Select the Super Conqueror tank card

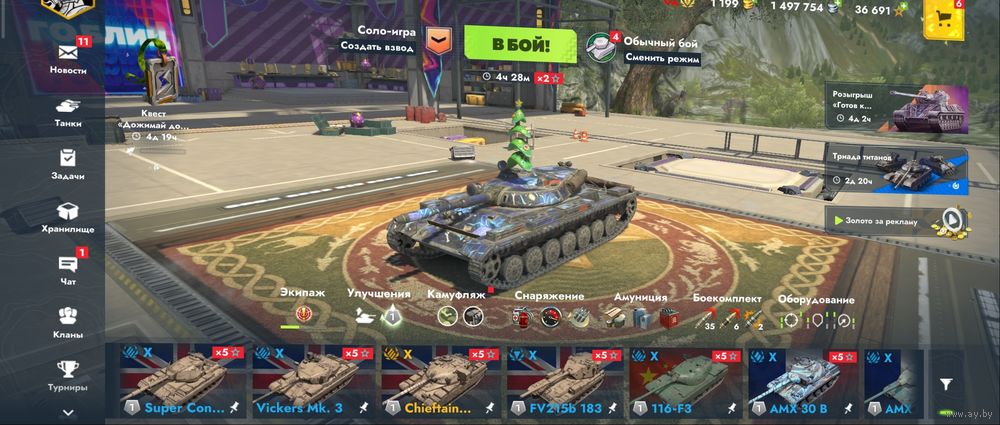181,382
